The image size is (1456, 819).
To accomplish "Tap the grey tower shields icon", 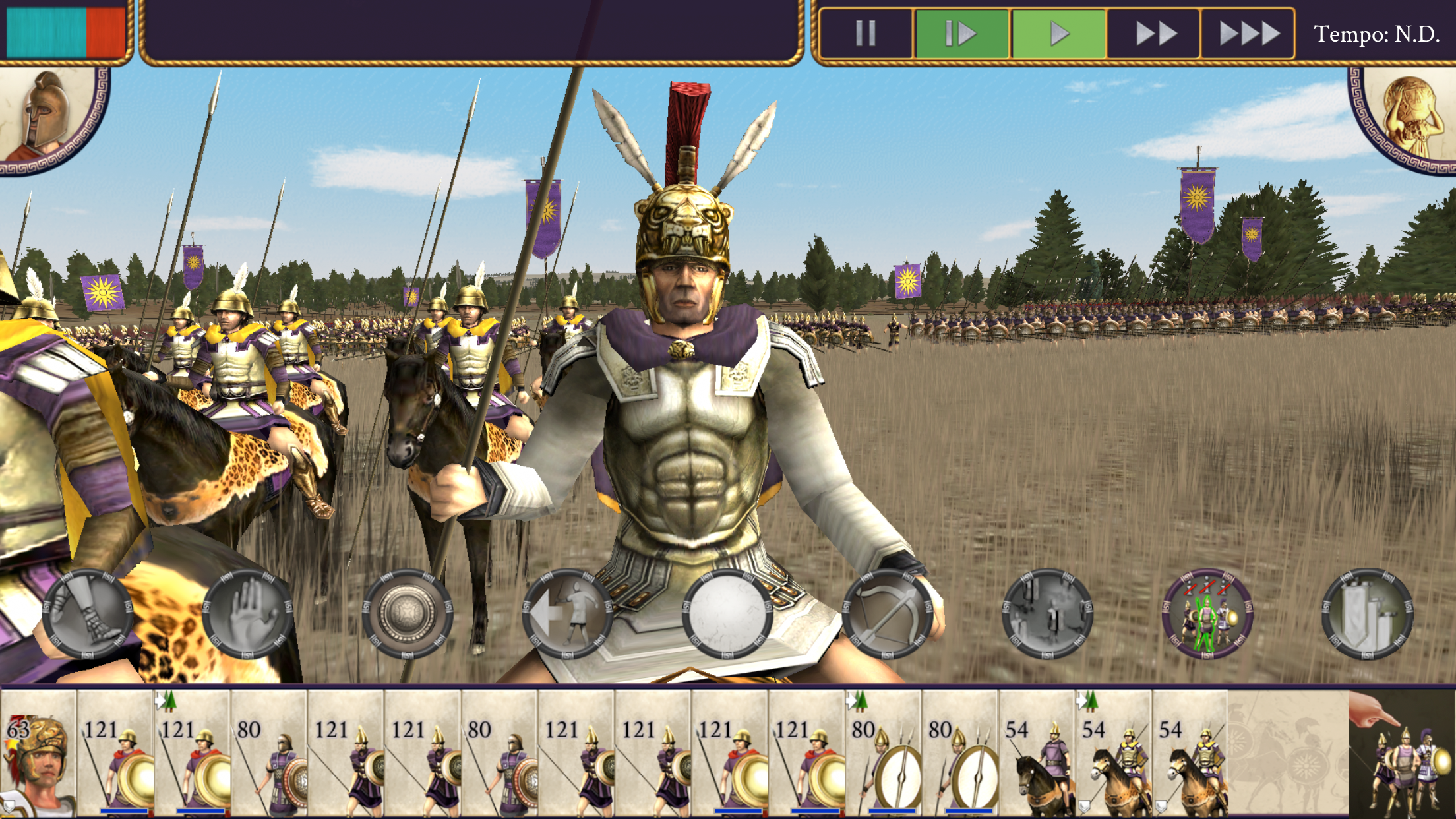I will tap(1367, 614).
